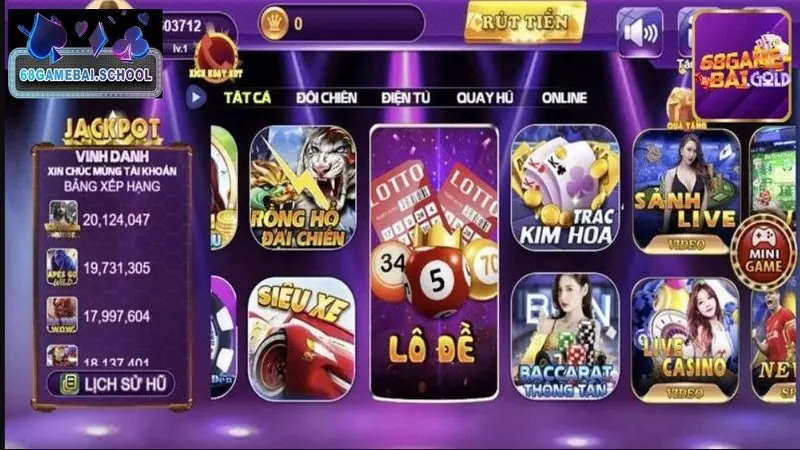This screenshot has height=450, width=800.
Task: Play the Trác Kim Hoa card game
Action: tap(565, 188)
